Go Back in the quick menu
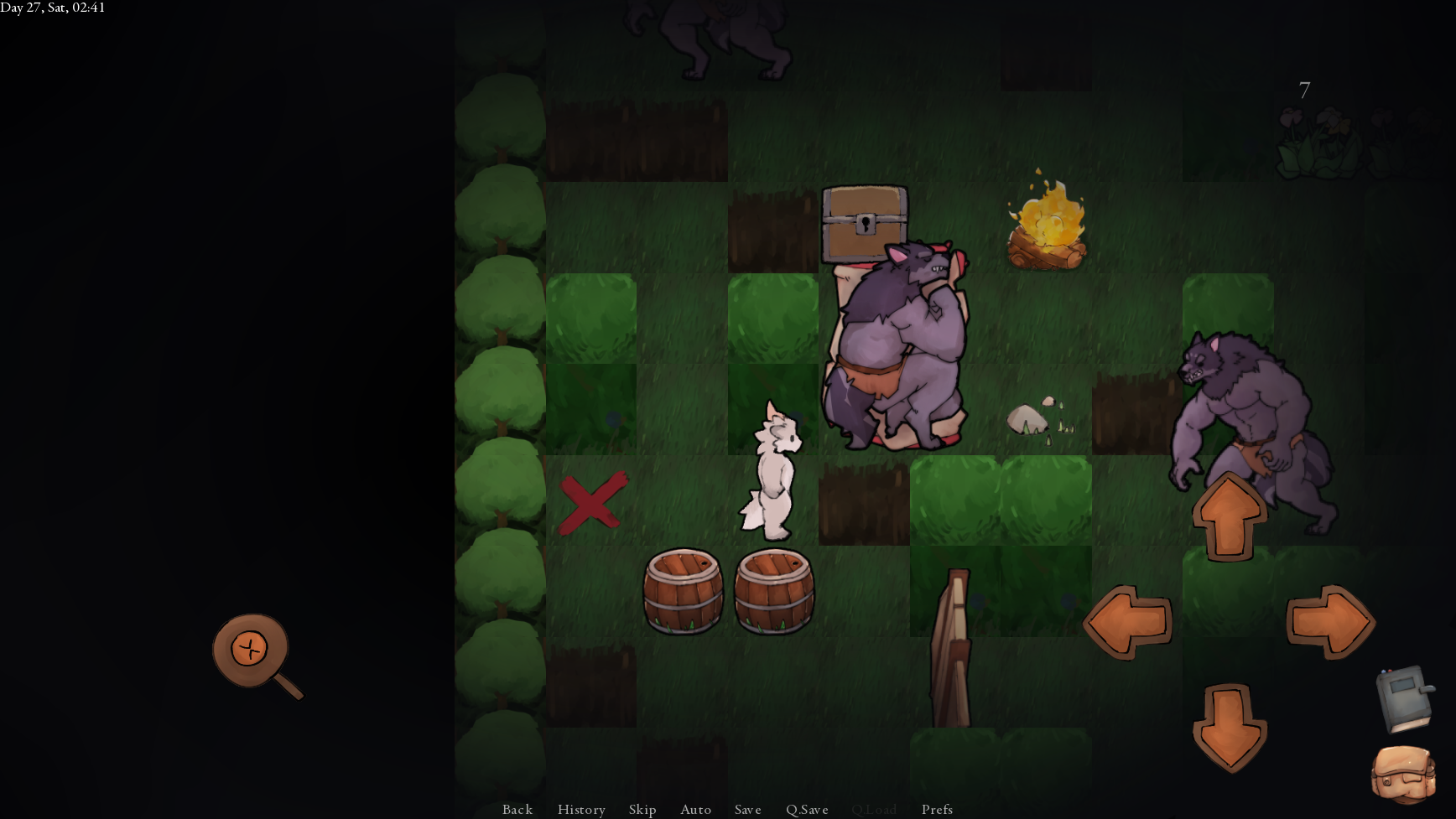The width and height of the screenshot is (1456, 819). [x=517, y=809]
